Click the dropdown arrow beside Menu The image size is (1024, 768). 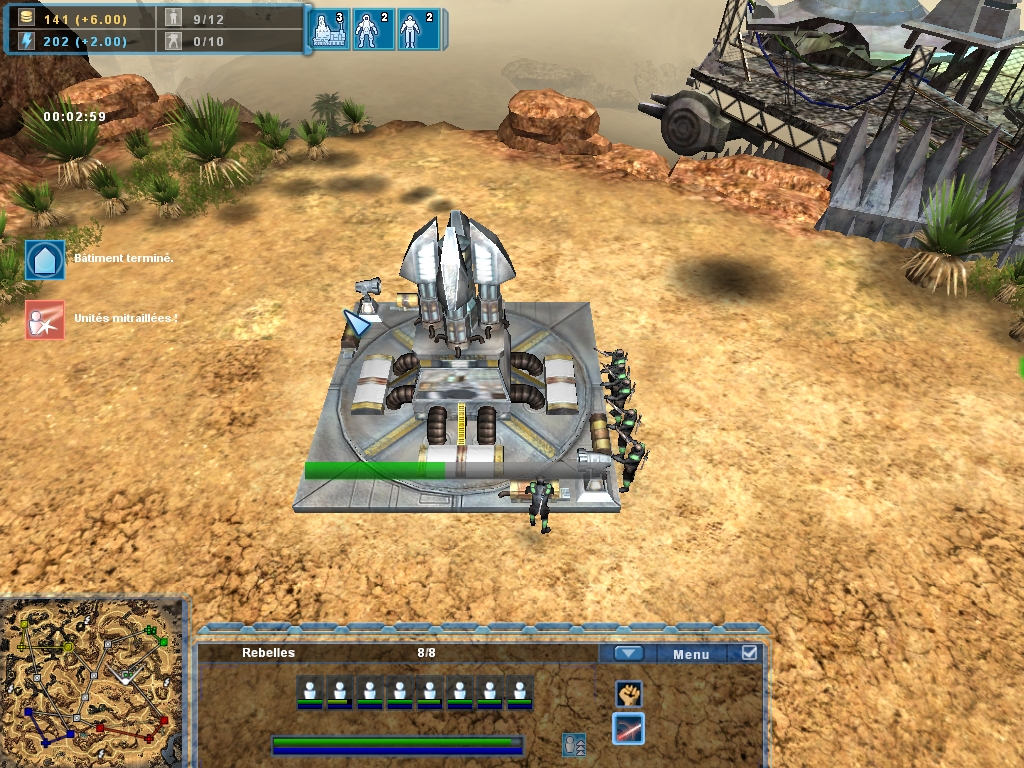pos(628,654)
